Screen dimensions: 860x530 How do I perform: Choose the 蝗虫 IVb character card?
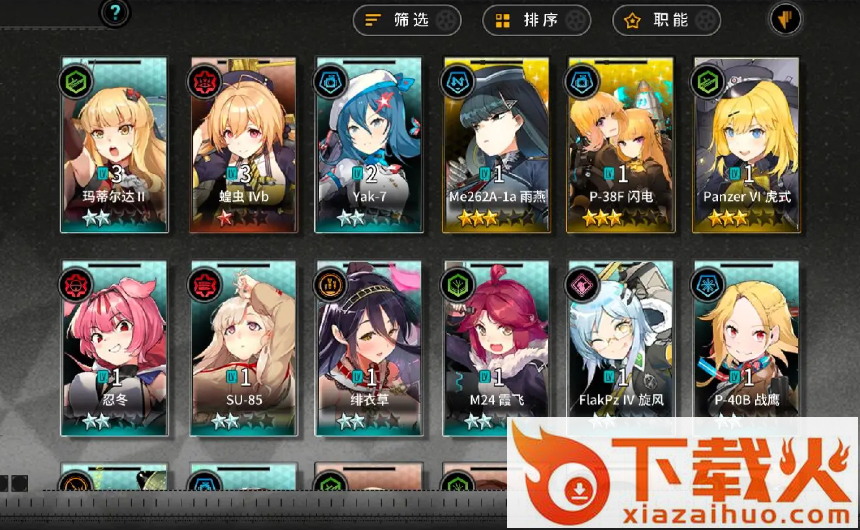[x=243, y=145]
